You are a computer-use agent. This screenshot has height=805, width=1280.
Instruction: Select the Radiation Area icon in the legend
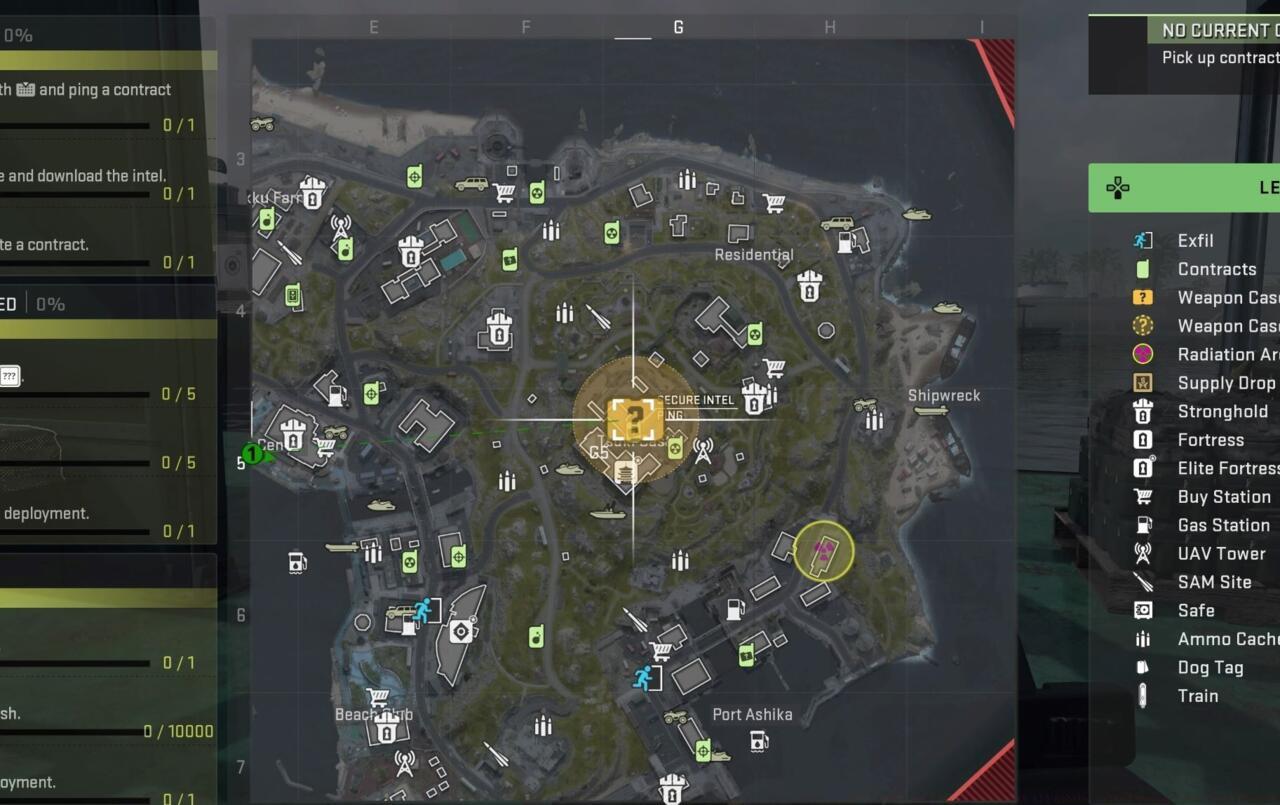[x=1141, y=353]
